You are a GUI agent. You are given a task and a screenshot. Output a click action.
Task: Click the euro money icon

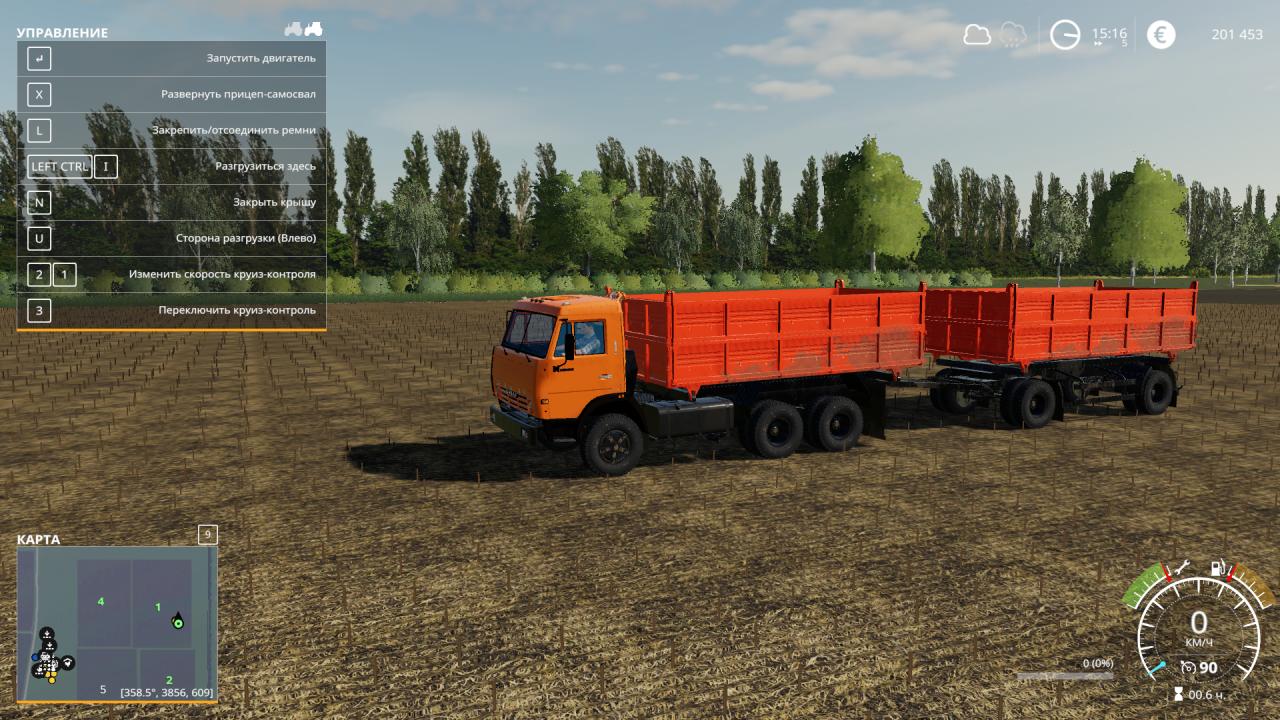click(x=1161, y=35)
